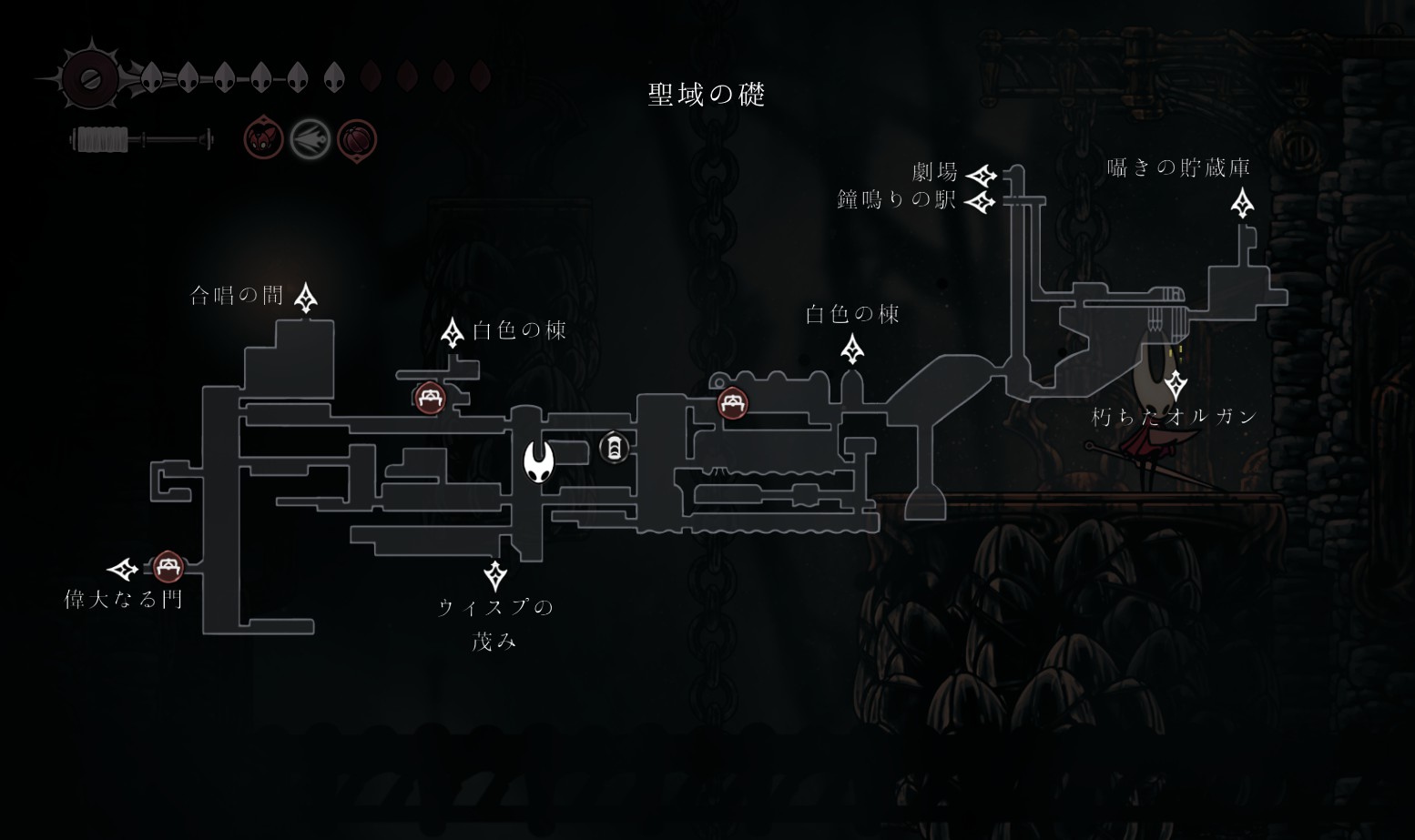Image resolution: width=1415 pixels, height=840 pixels.
Task: Click the black-and-white round map pin
Action: click(615, 447)
